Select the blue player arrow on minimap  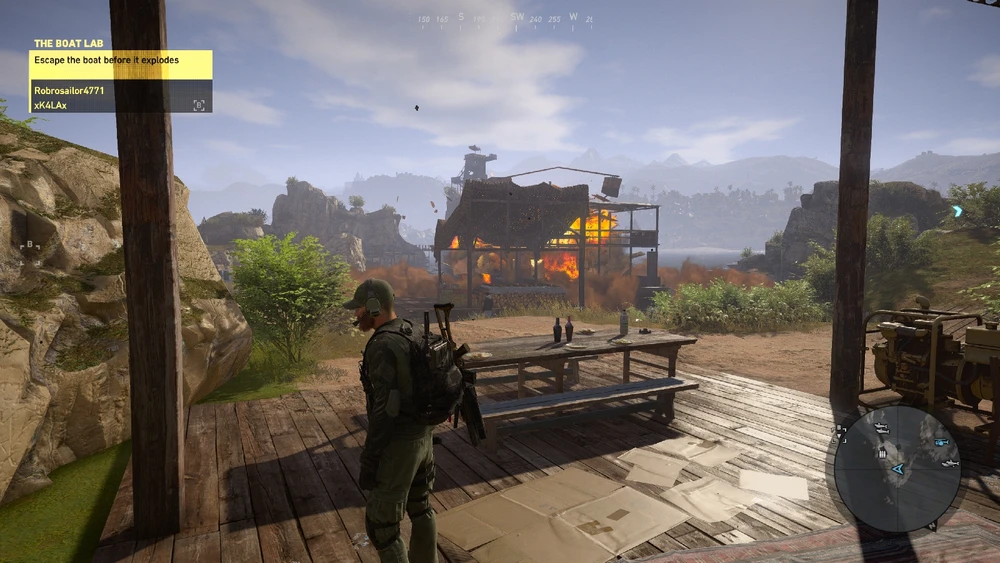coord(898,467)
